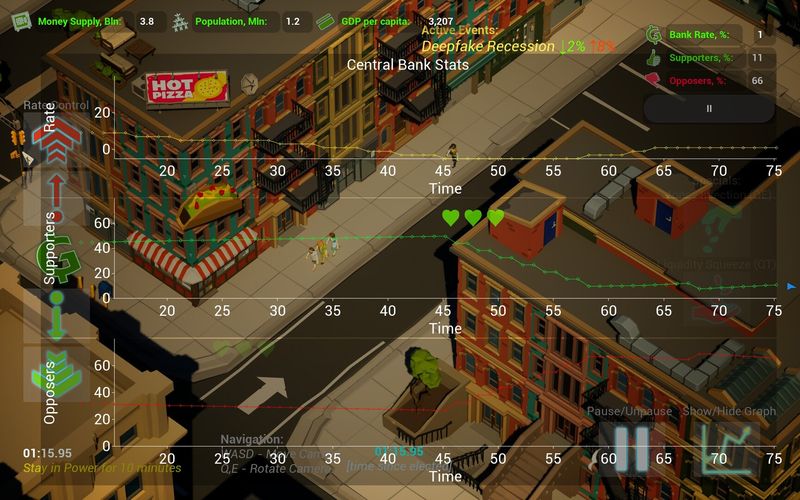Click the green circular-arrow rate control icon

[x=56, y=255]
